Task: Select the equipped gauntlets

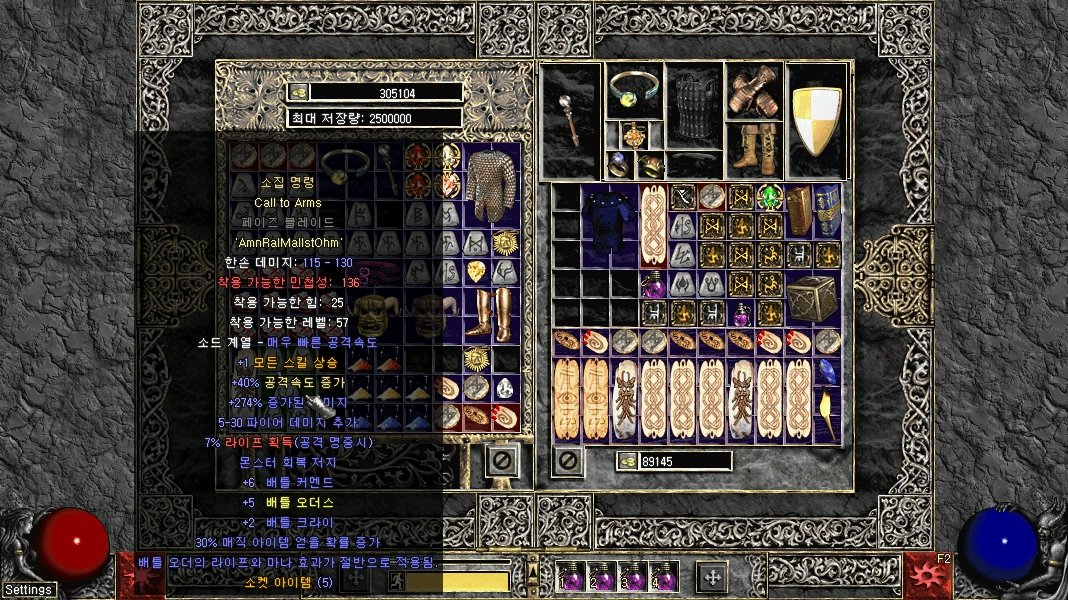Action: [754, 92]
